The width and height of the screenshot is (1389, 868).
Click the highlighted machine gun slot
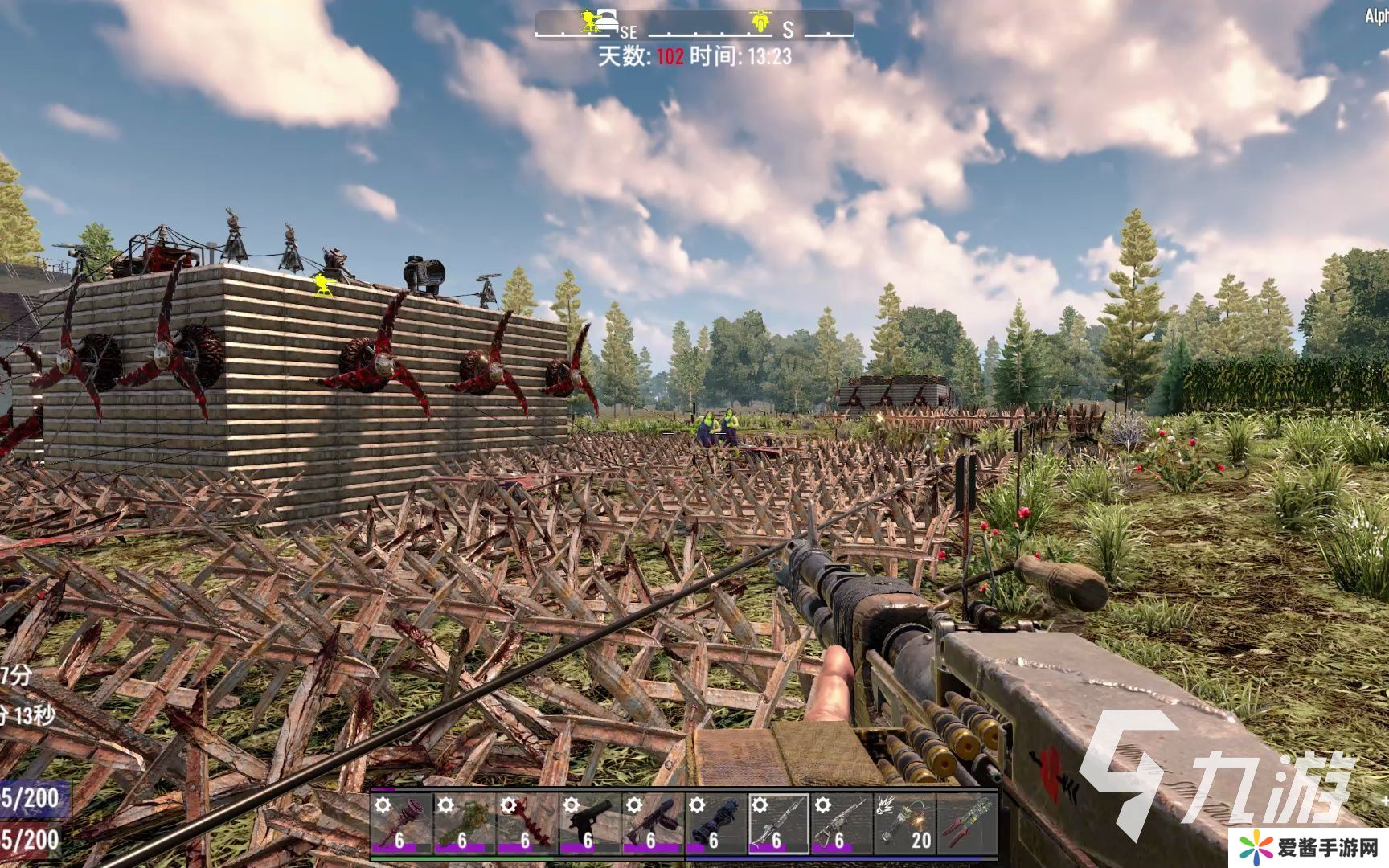(778, 823)
